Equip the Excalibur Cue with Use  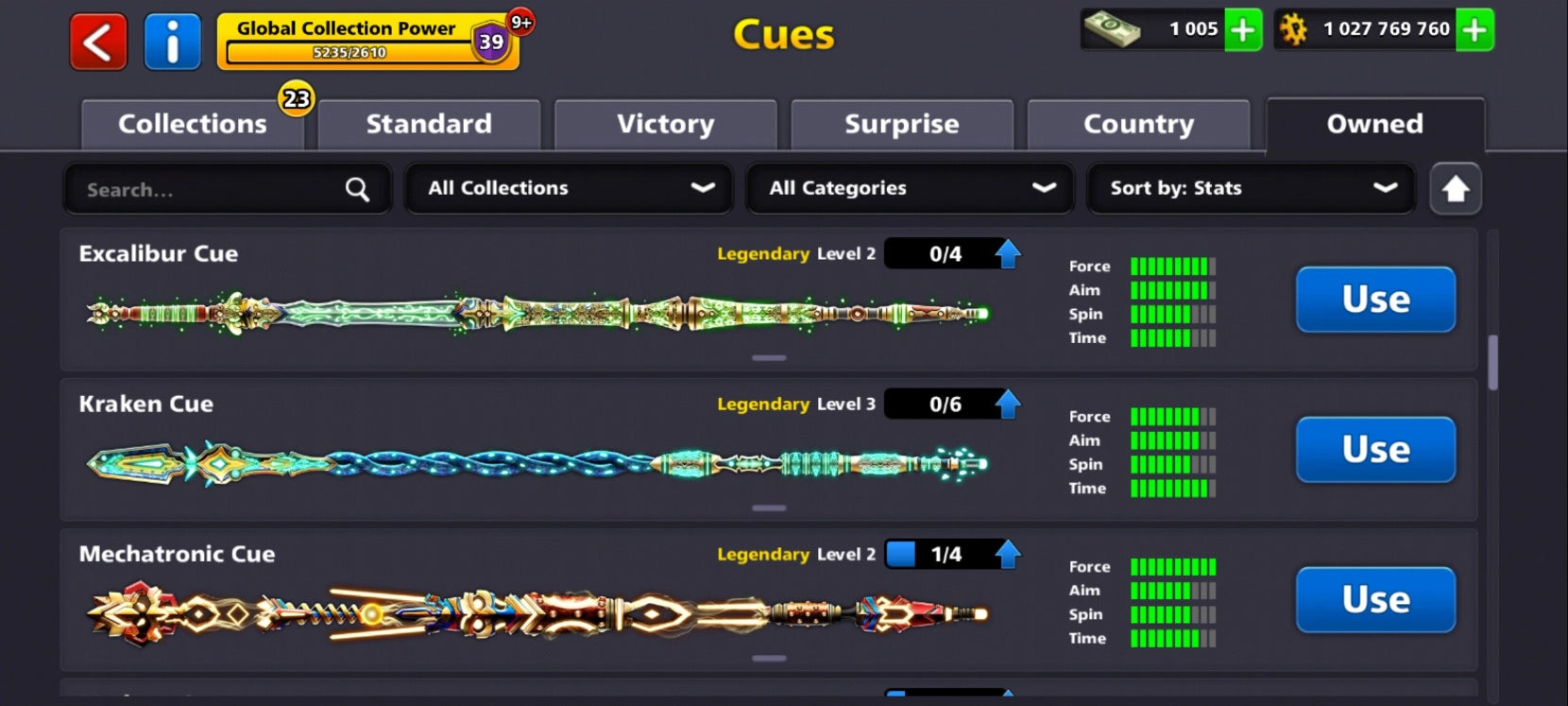coord(1375,300)
